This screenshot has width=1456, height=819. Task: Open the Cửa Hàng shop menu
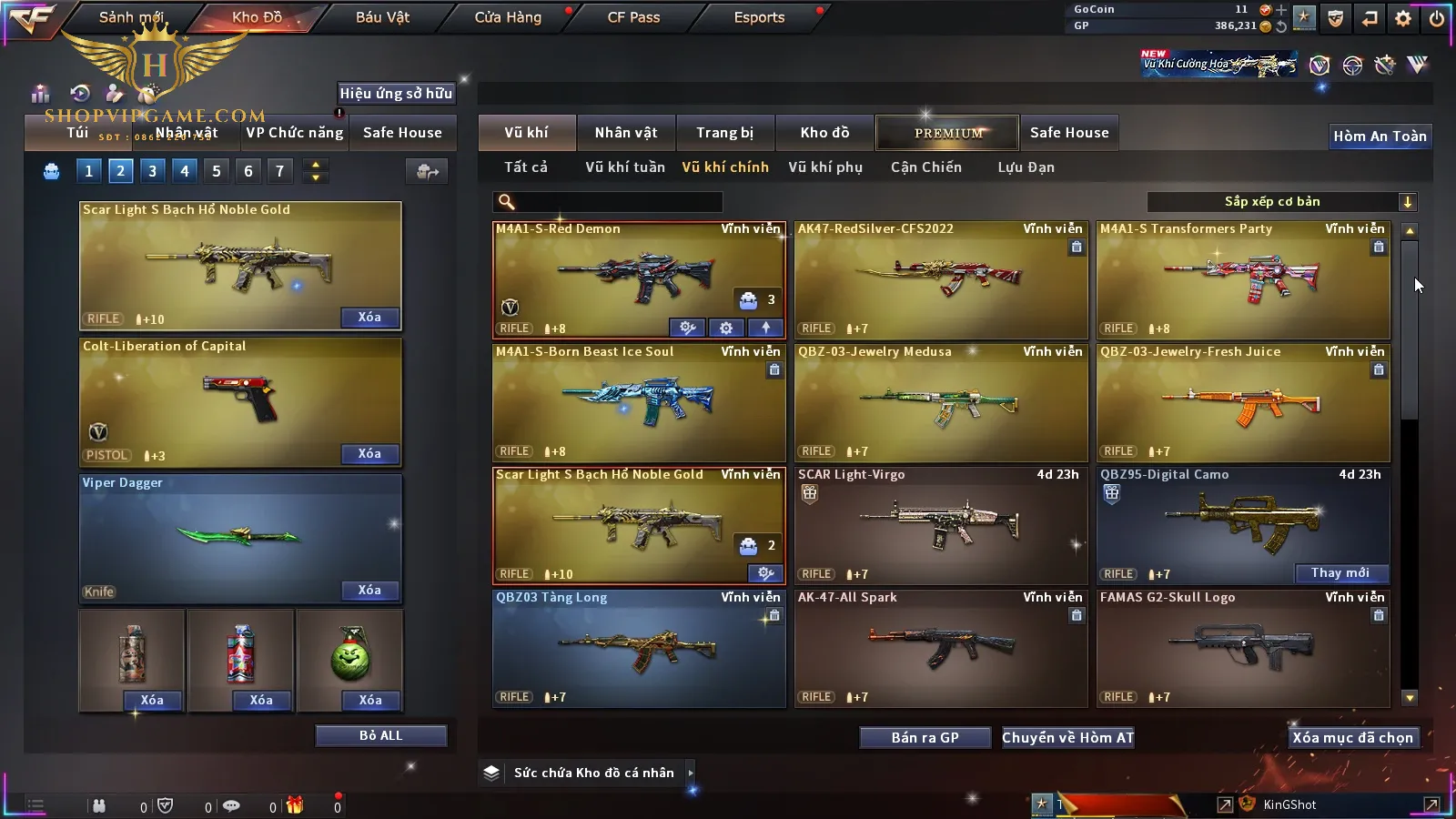[x=508, y=17]
